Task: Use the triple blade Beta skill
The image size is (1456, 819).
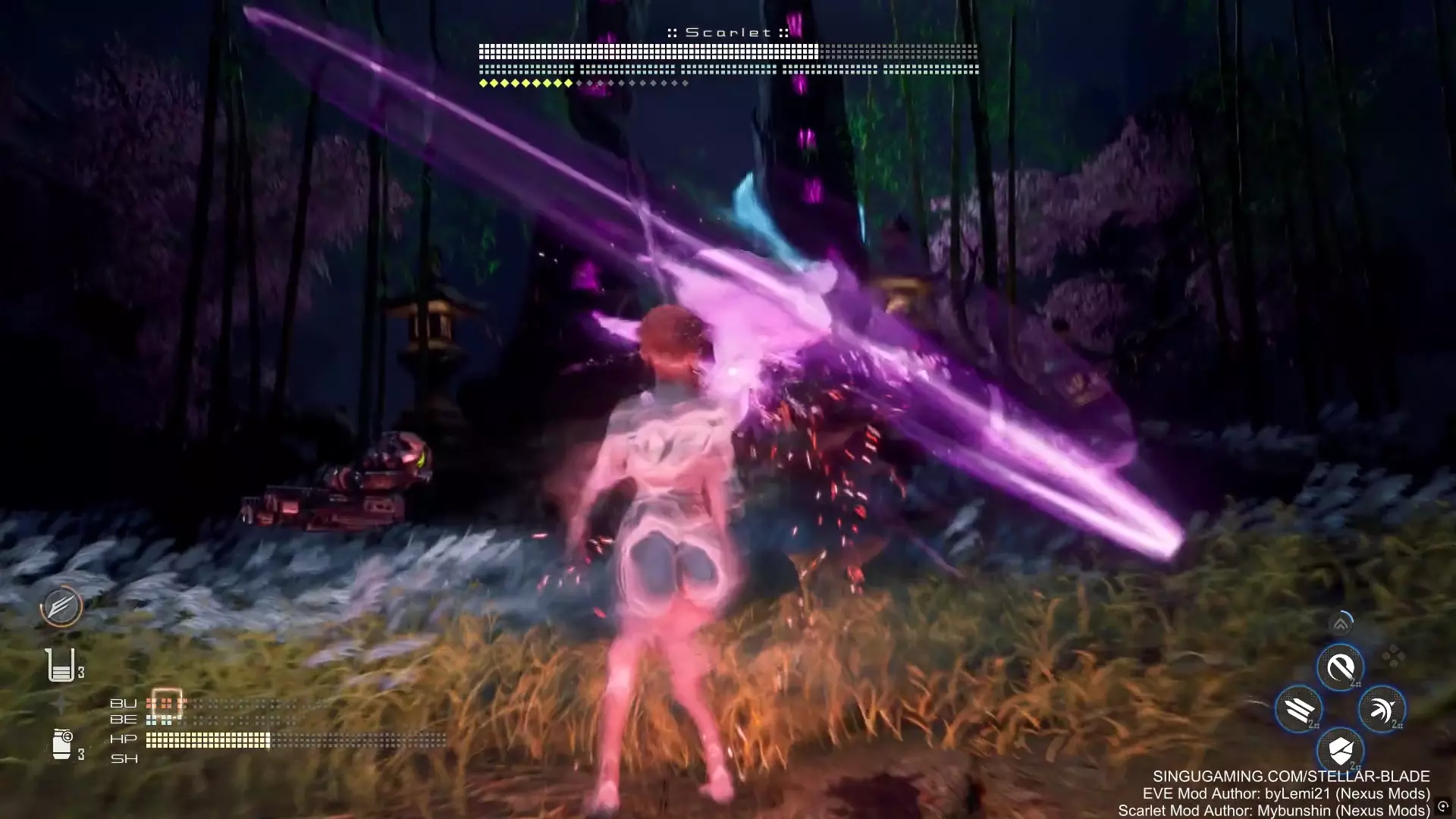Action: [x=1299, y=710]
